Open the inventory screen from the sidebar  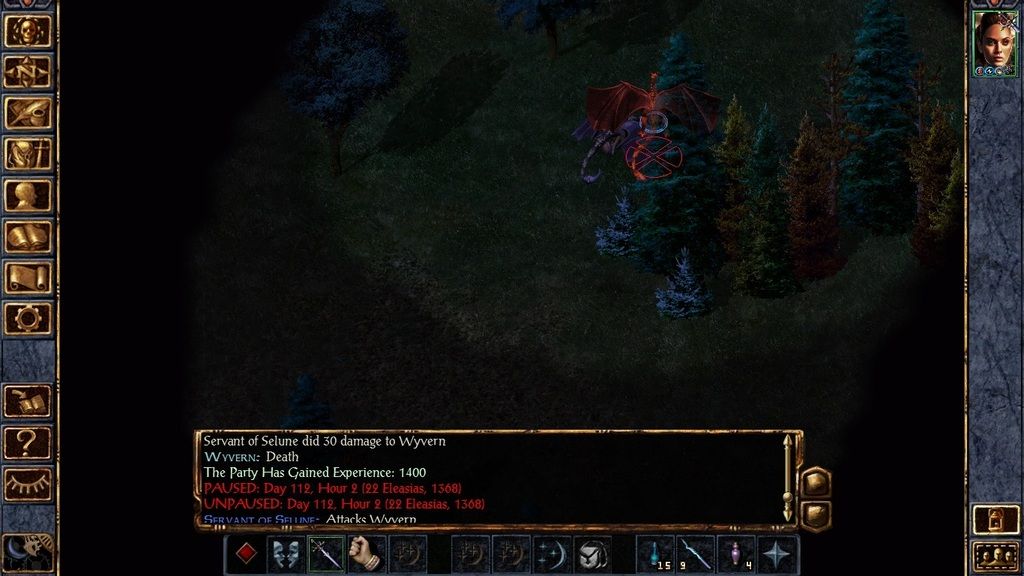click(28, 153)
